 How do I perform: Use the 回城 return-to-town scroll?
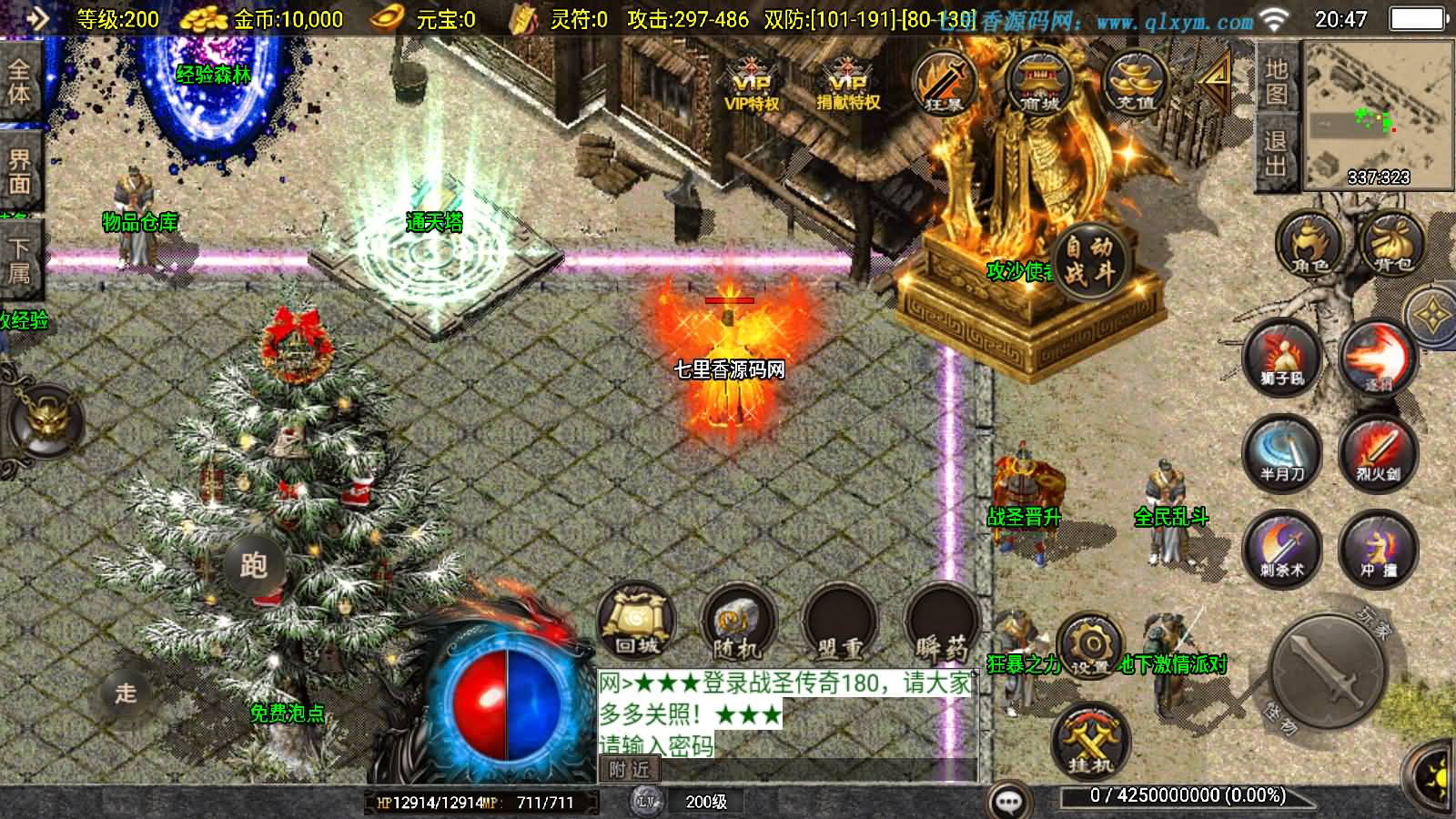coord(637,622)
